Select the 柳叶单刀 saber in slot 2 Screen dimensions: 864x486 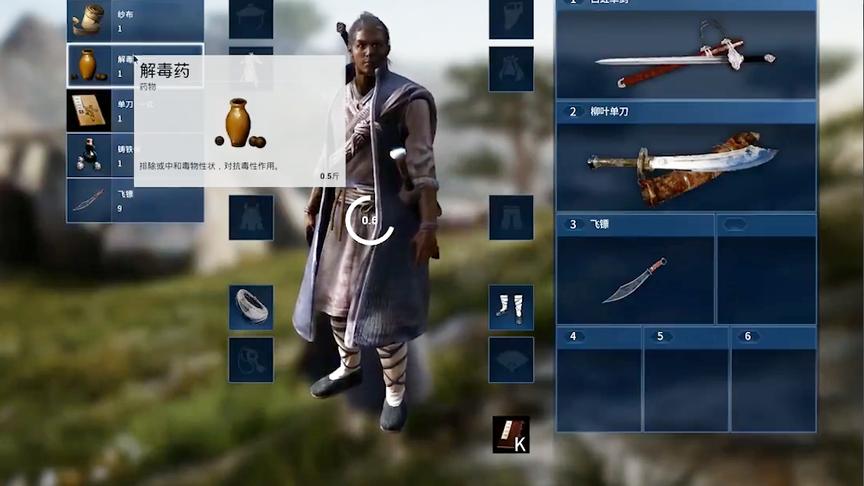pyautogui.click(x=686, y=165)
